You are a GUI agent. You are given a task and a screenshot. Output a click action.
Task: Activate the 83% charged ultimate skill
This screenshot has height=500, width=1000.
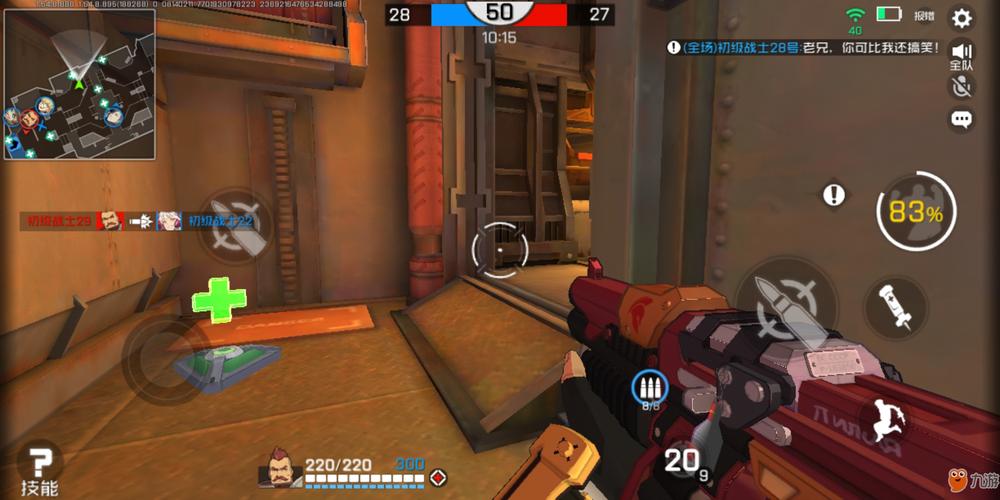(x=916, y=212)
